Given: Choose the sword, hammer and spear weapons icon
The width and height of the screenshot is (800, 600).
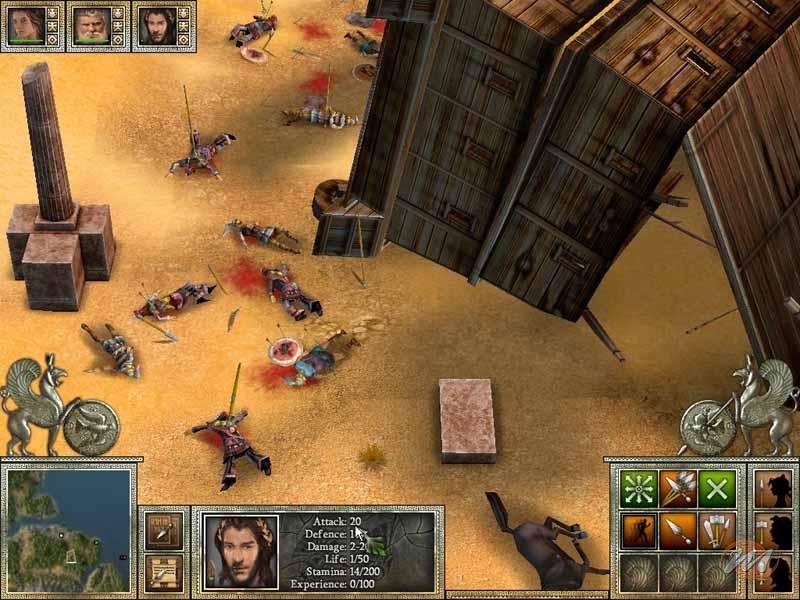Looking at the screenshot, I should 716,530.
